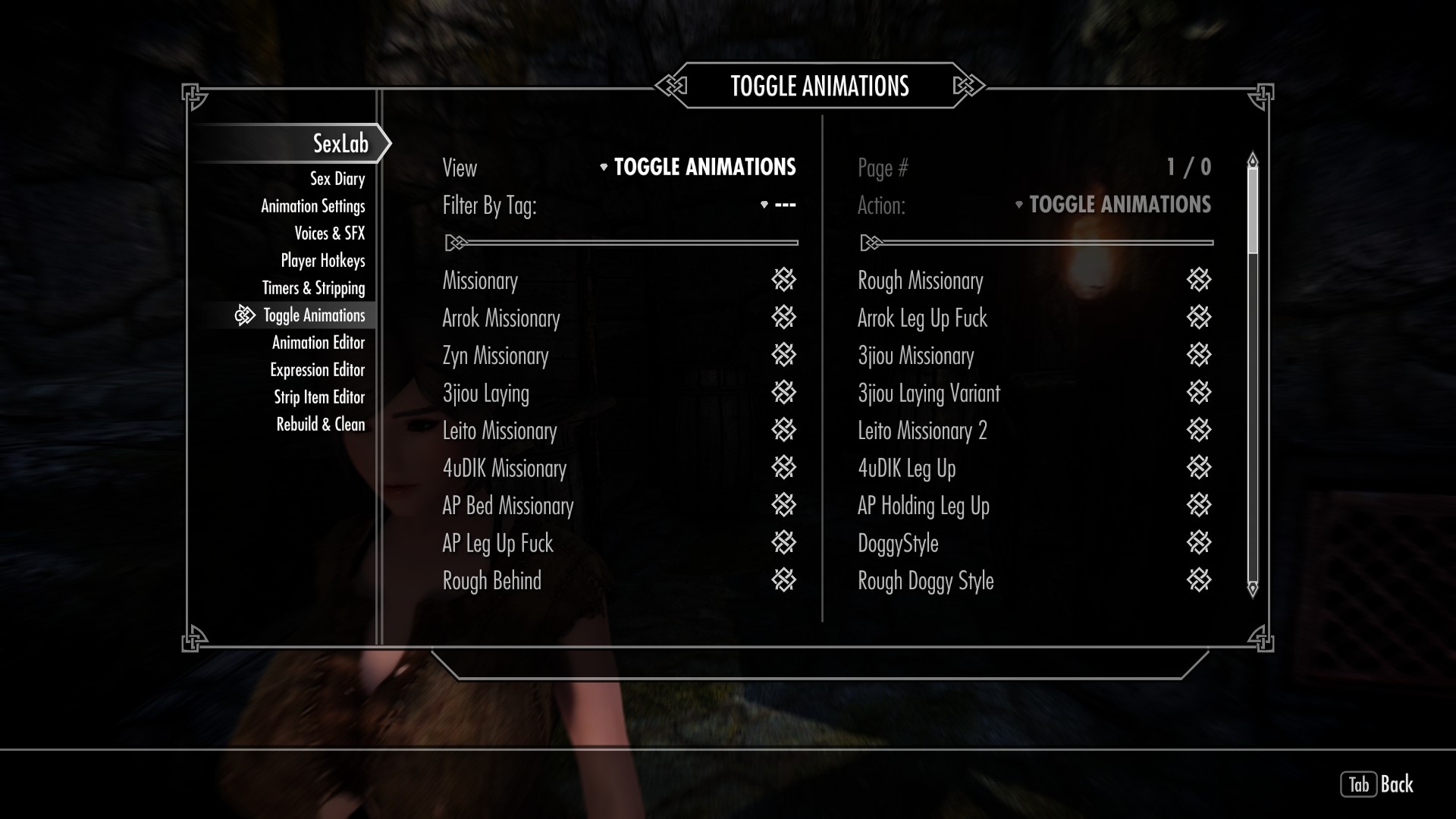Open the Animation Settings page
Viewport: 1456px width, 819px height.
pyautogui.click(x=312, y=206)
